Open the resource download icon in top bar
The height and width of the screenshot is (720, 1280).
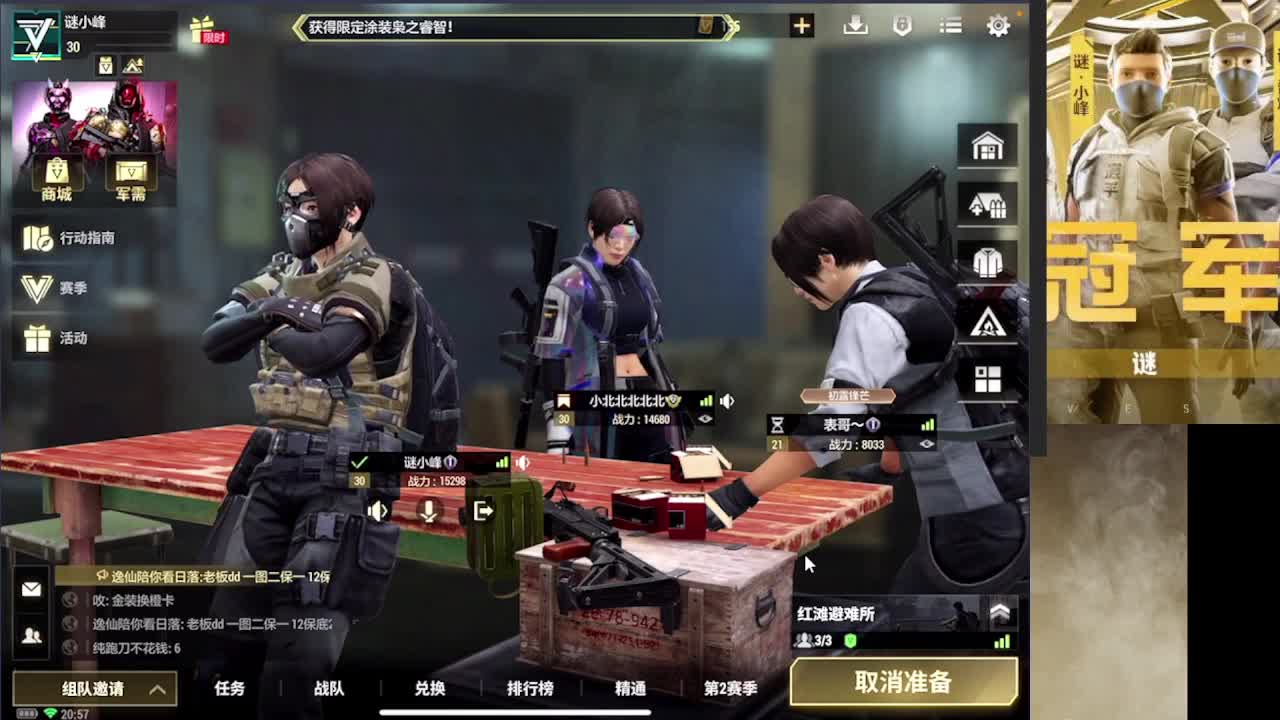[853, 25]
